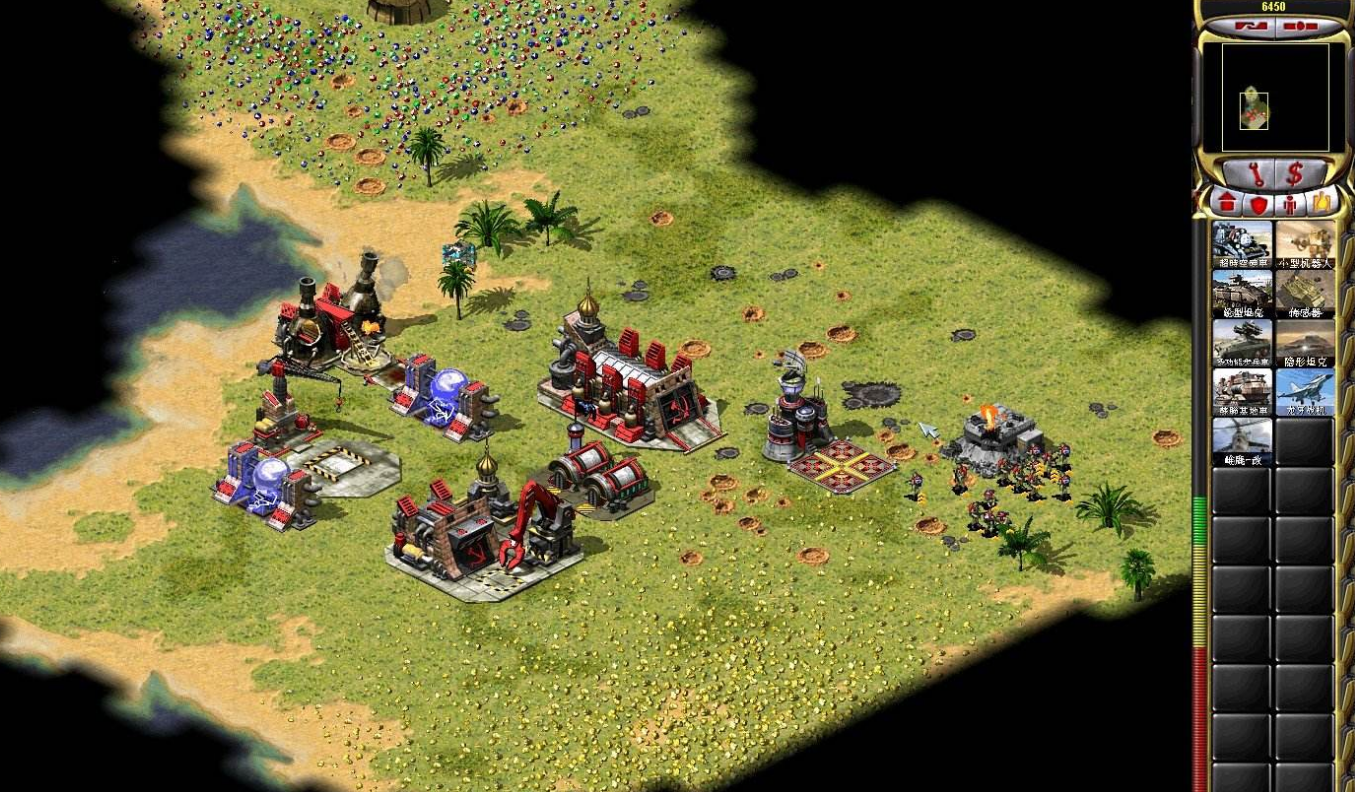Build the fighter jet (龙牙战机)
The image size is (1355, 792).
[1305, 391]
